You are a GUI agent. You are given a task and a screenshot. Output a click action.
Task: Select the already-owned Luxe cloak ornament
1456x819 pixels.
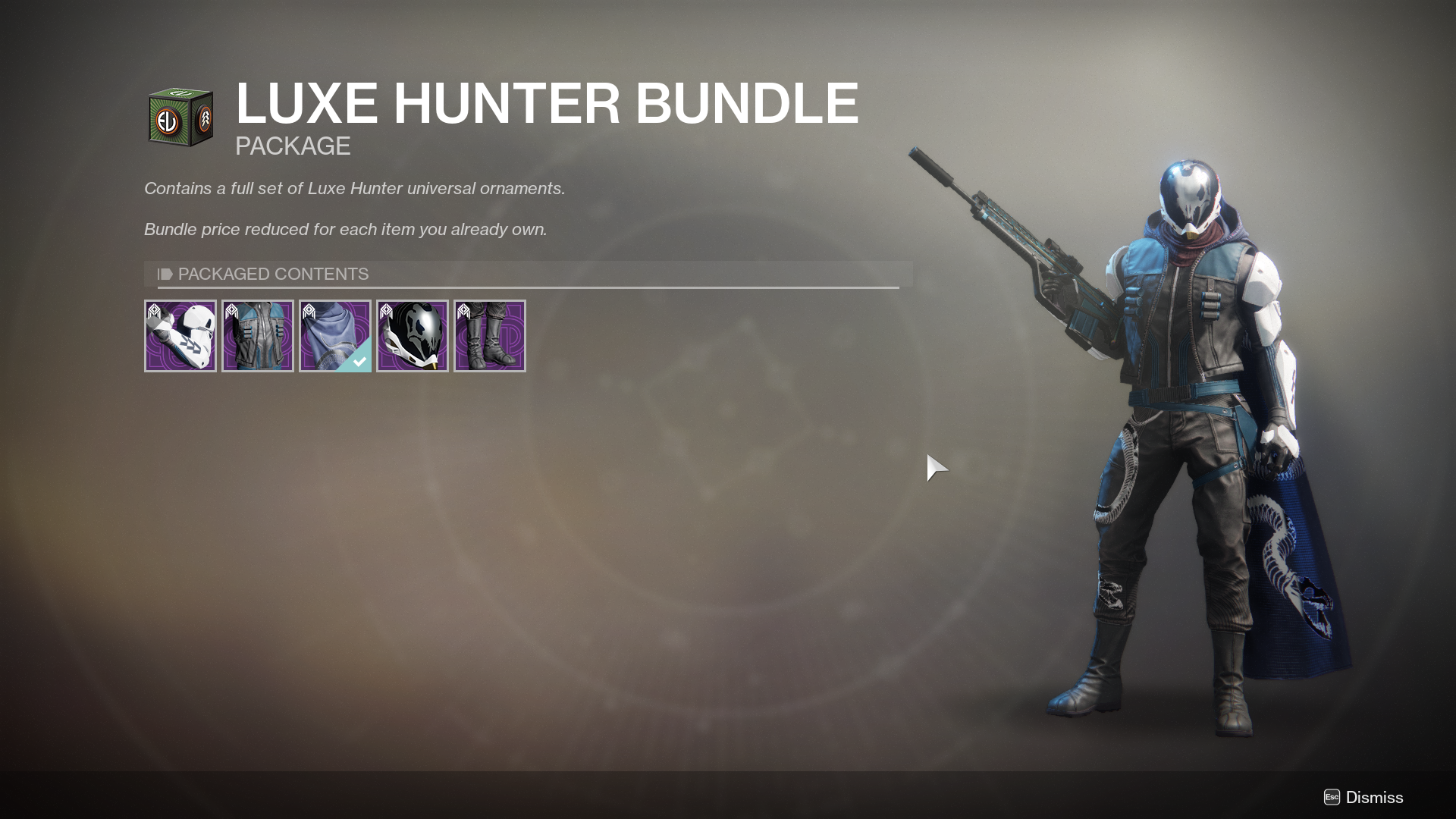335,336
